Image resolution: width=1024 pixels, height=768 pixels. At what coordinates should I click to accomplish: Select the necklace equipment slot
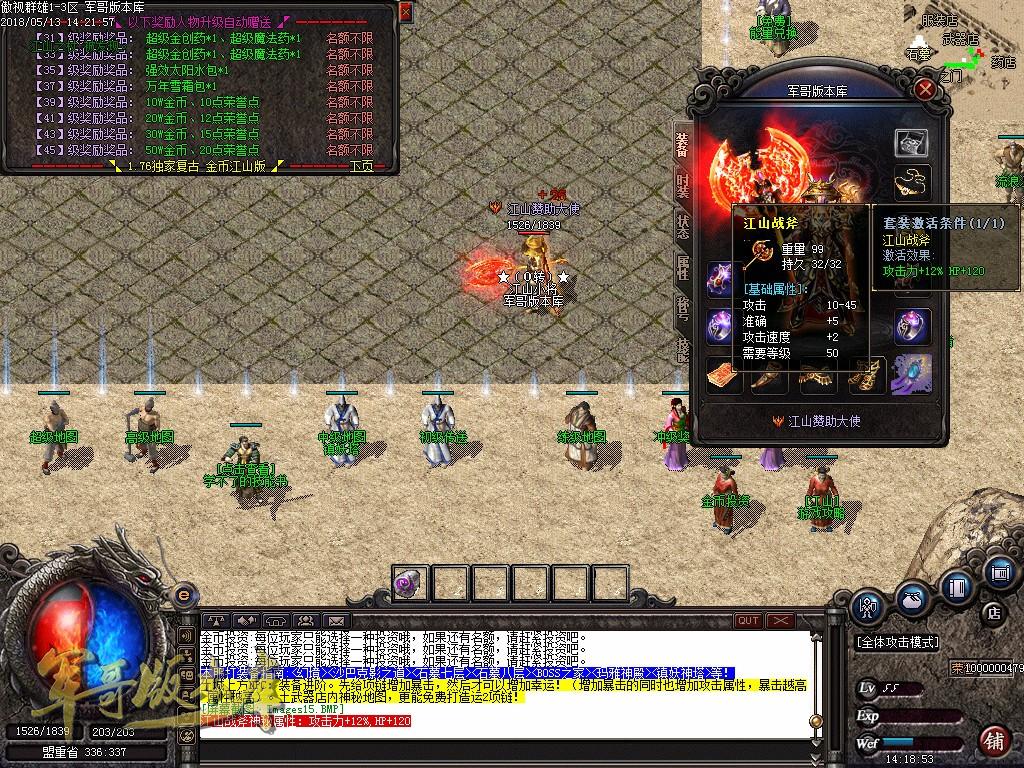[x=911, y=182]
